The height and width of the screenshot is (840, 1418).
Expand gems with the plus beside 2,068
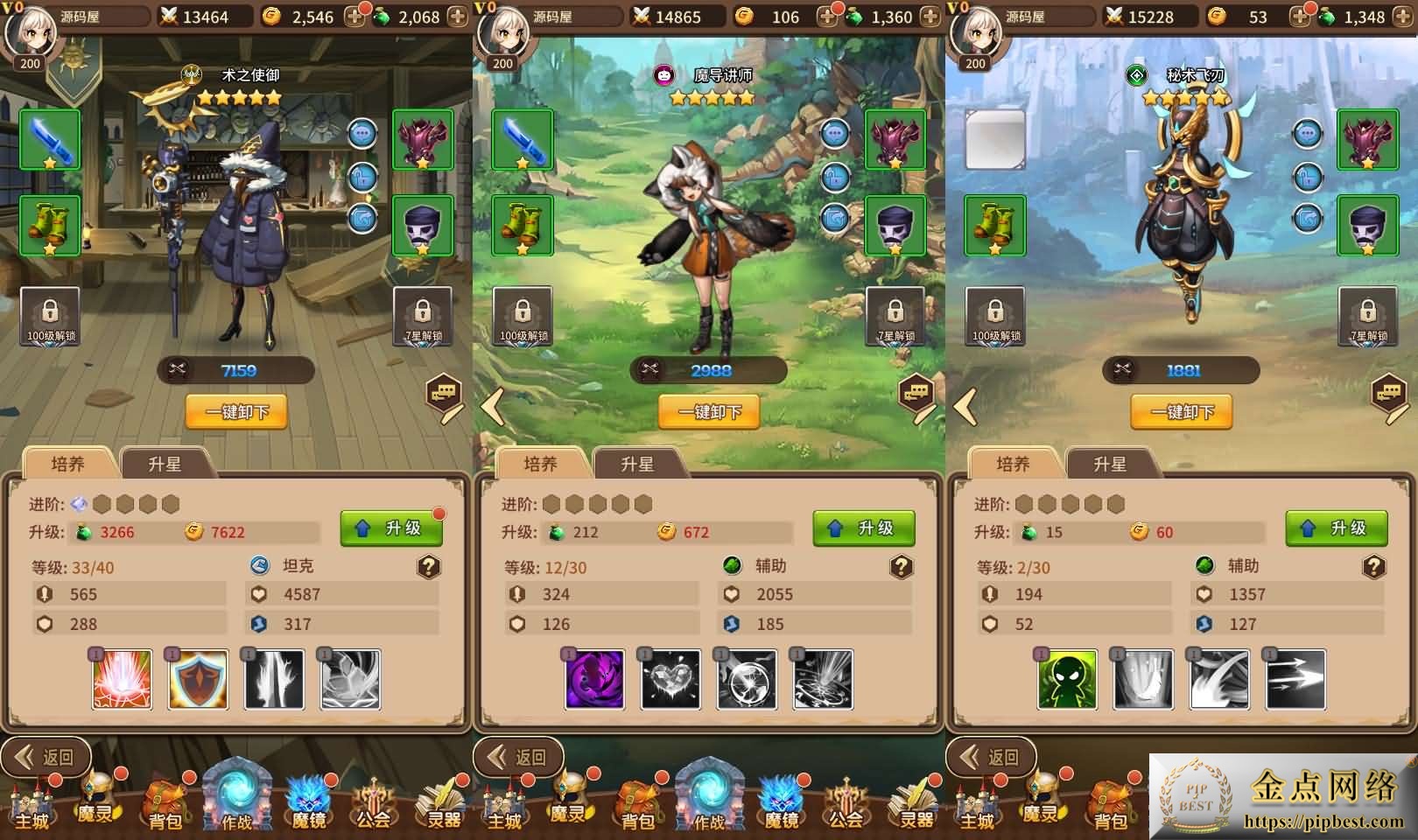coord(456,15)
